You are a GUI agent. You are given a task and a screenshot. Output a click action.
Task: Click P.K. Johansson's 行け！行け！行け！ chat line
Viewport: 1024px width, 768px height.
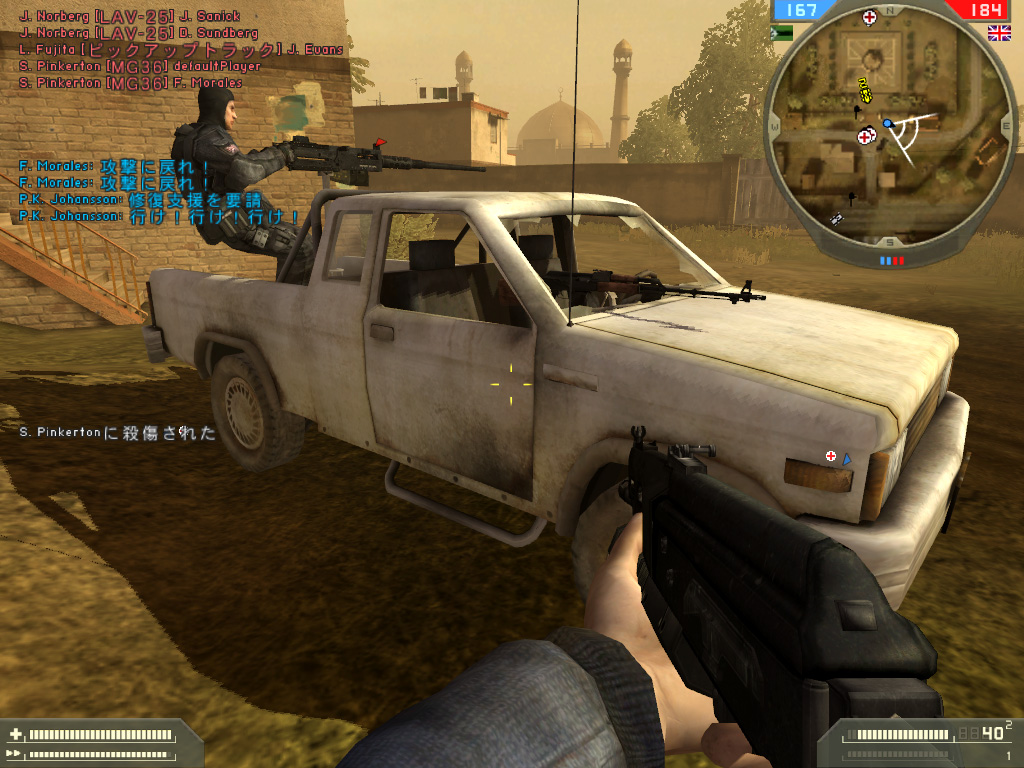tap(160, 216)
